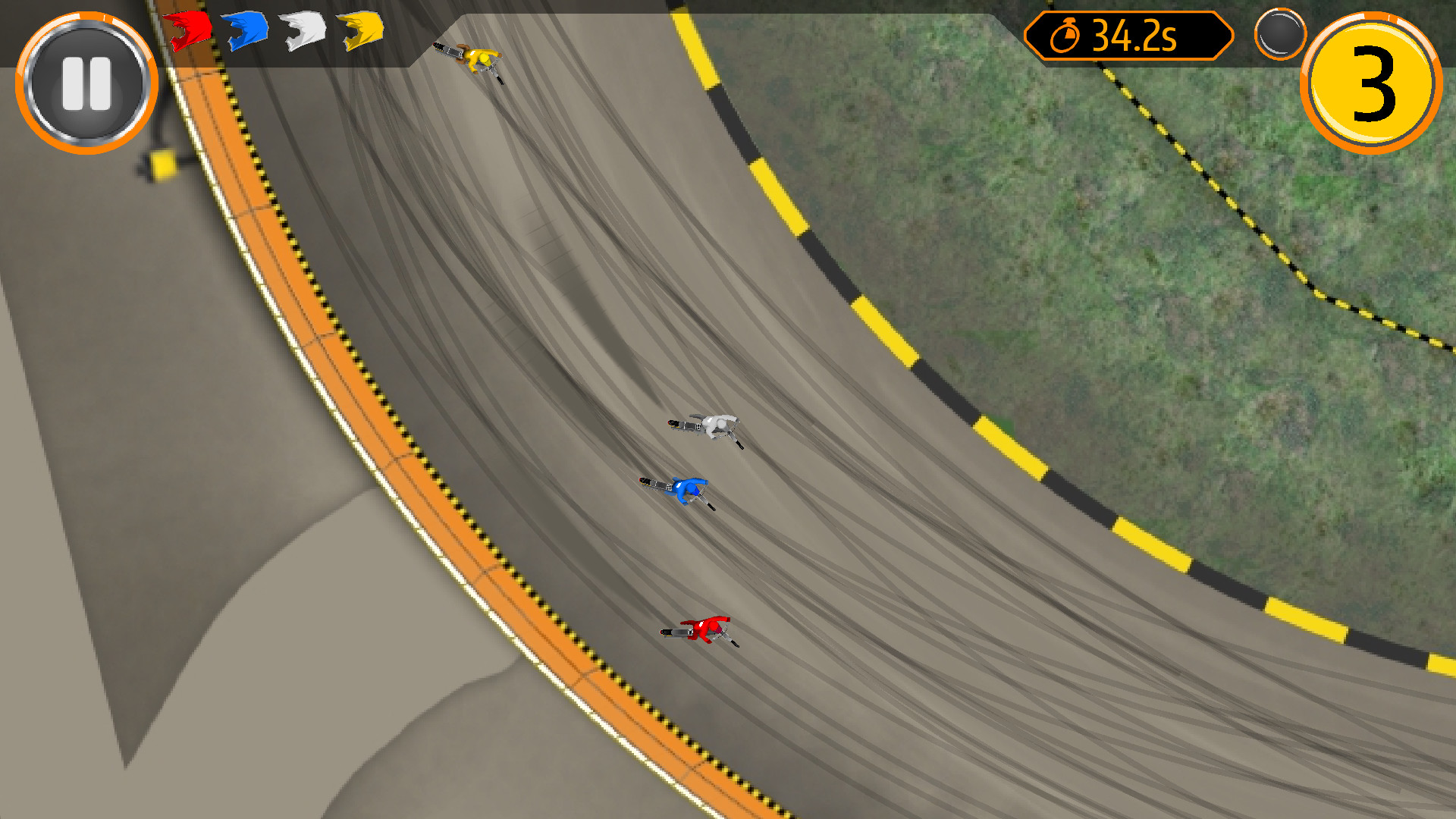The width and height of the screenshot is (1456, 819).
Task: Click the HUD bar containing the timer
Action: tap(1128, 36)
